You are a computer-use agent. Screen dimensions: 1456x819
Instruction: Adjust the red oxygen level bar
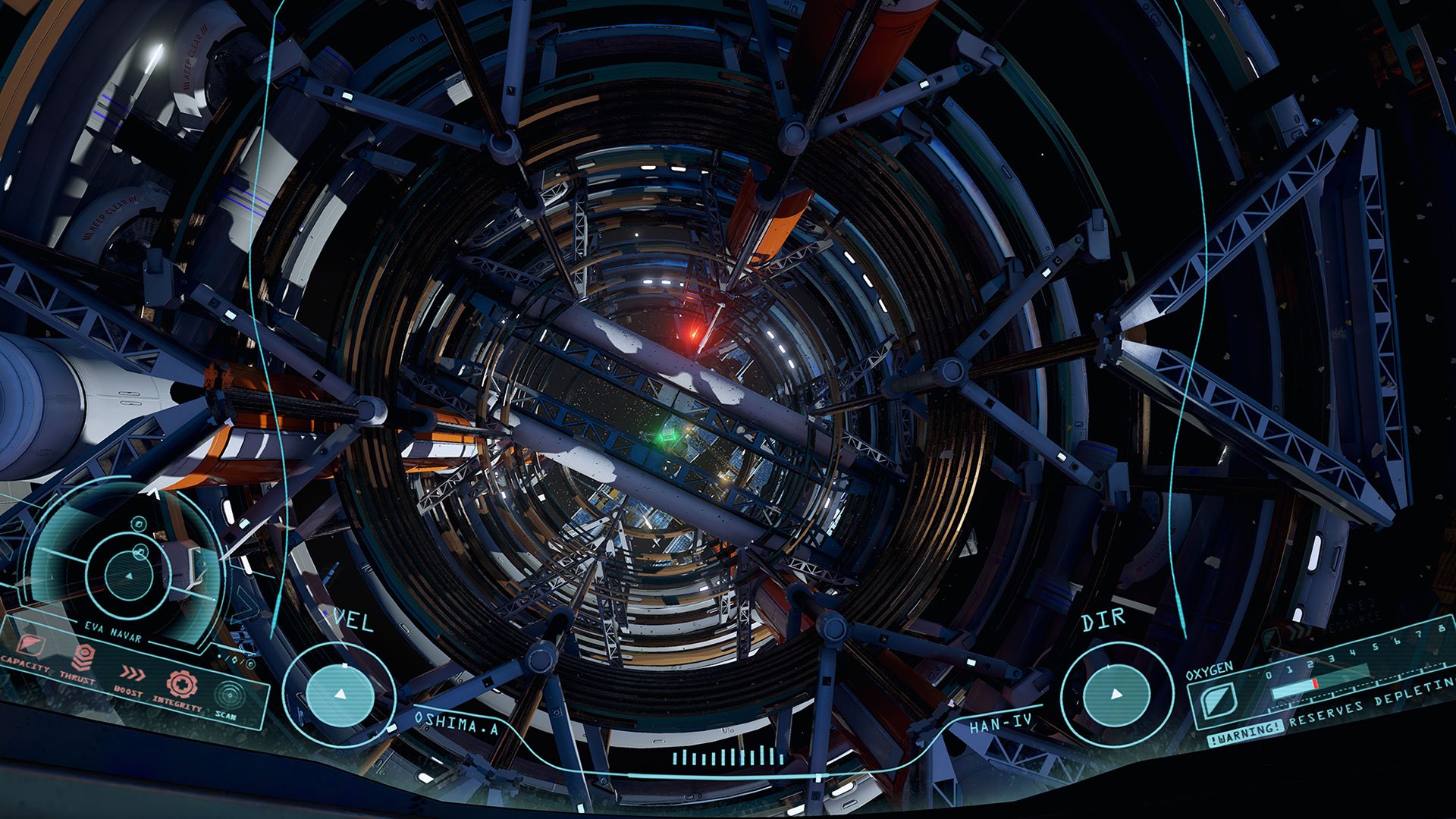pyautogui.click(x=1315, y=682)
